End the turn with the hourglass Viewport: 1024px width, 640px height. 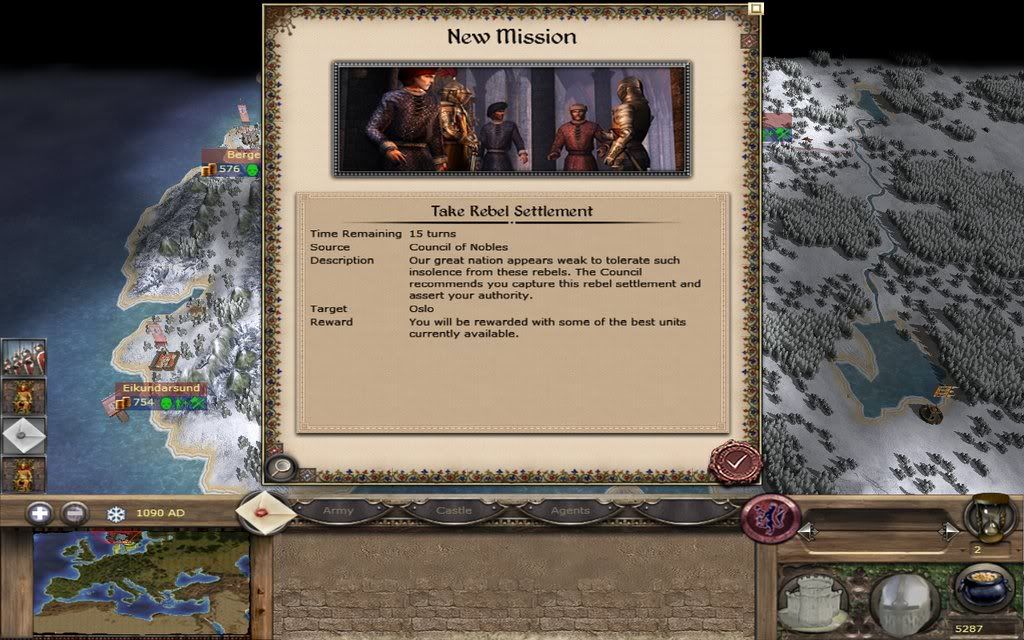click(x=988, y=518)
